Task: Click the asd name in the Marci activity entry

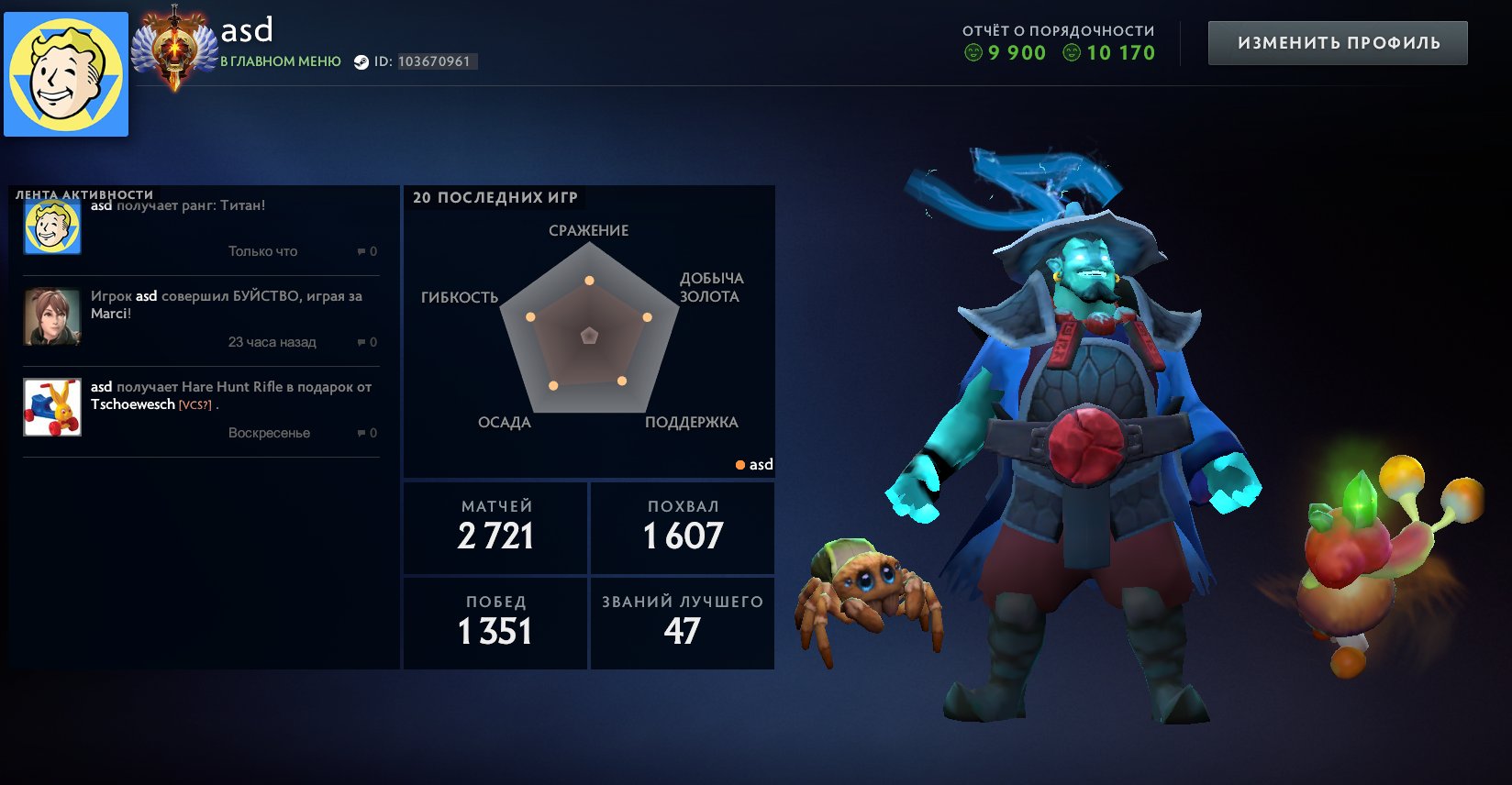Action: pos(148,296)
